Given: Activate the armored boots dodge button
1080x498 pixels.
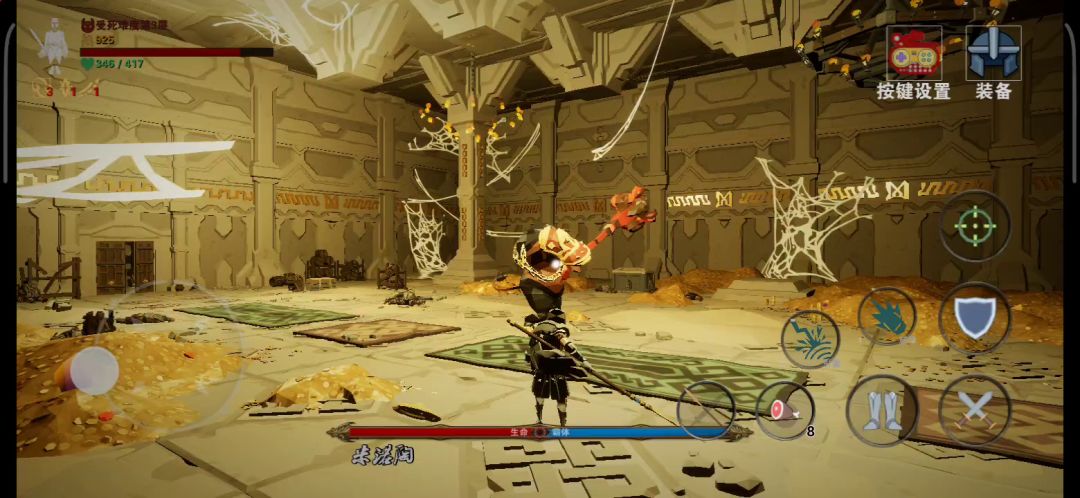Looking at the screenshot, I should coord(882,410).
